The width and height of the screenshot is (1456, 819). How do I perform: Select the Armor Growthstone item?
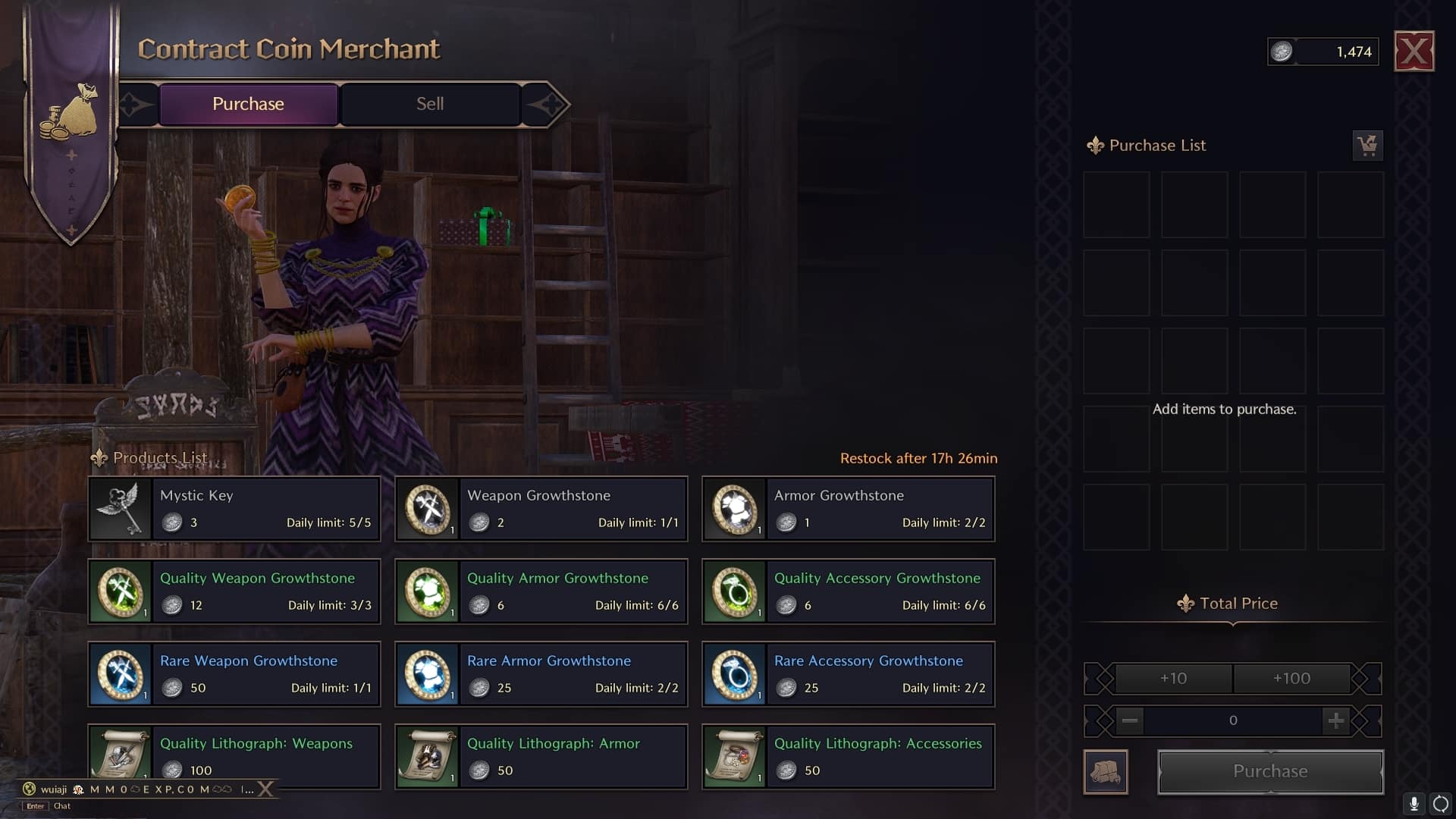849,509
